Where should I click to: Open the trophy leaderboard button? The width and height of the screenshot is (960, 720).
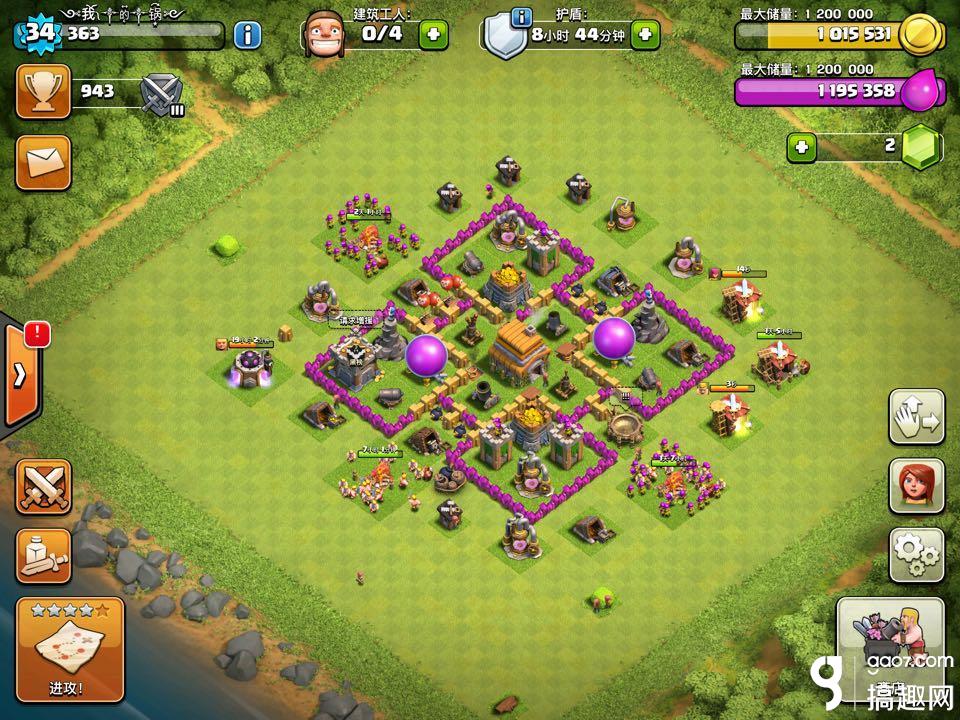tap(43, 92)
